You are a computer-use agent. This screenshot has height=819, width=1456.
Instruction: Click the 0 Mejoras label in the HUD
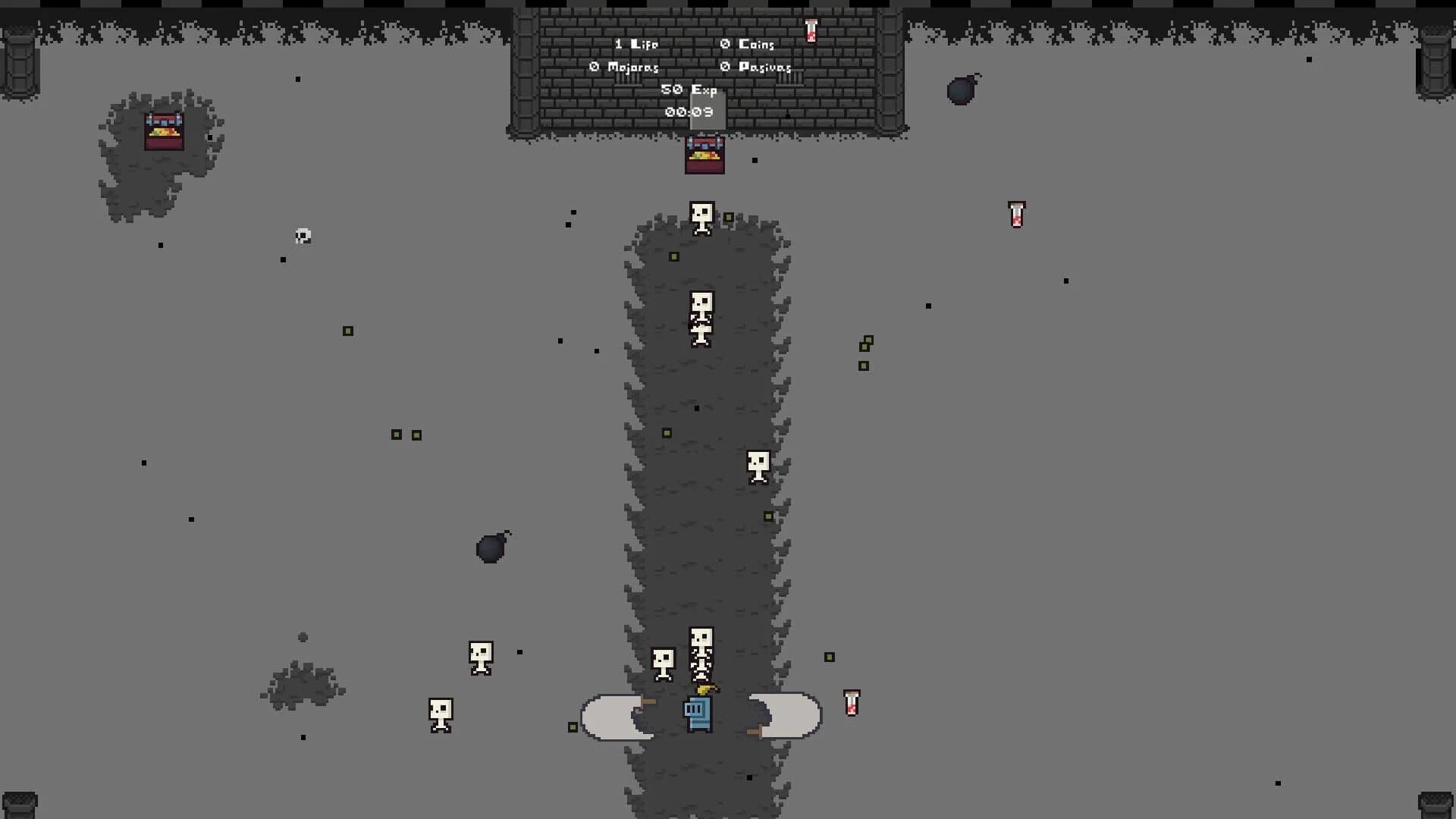(623, 67)
